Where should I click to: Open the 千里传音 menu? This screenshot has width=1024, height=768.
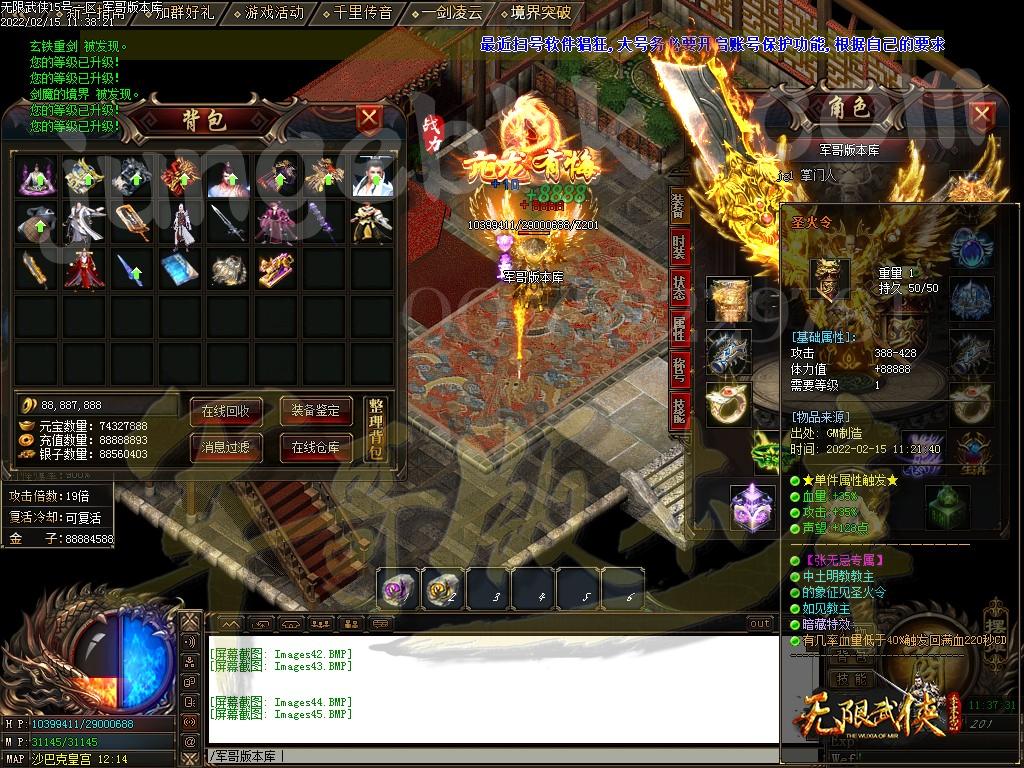[x=363, y=13]
